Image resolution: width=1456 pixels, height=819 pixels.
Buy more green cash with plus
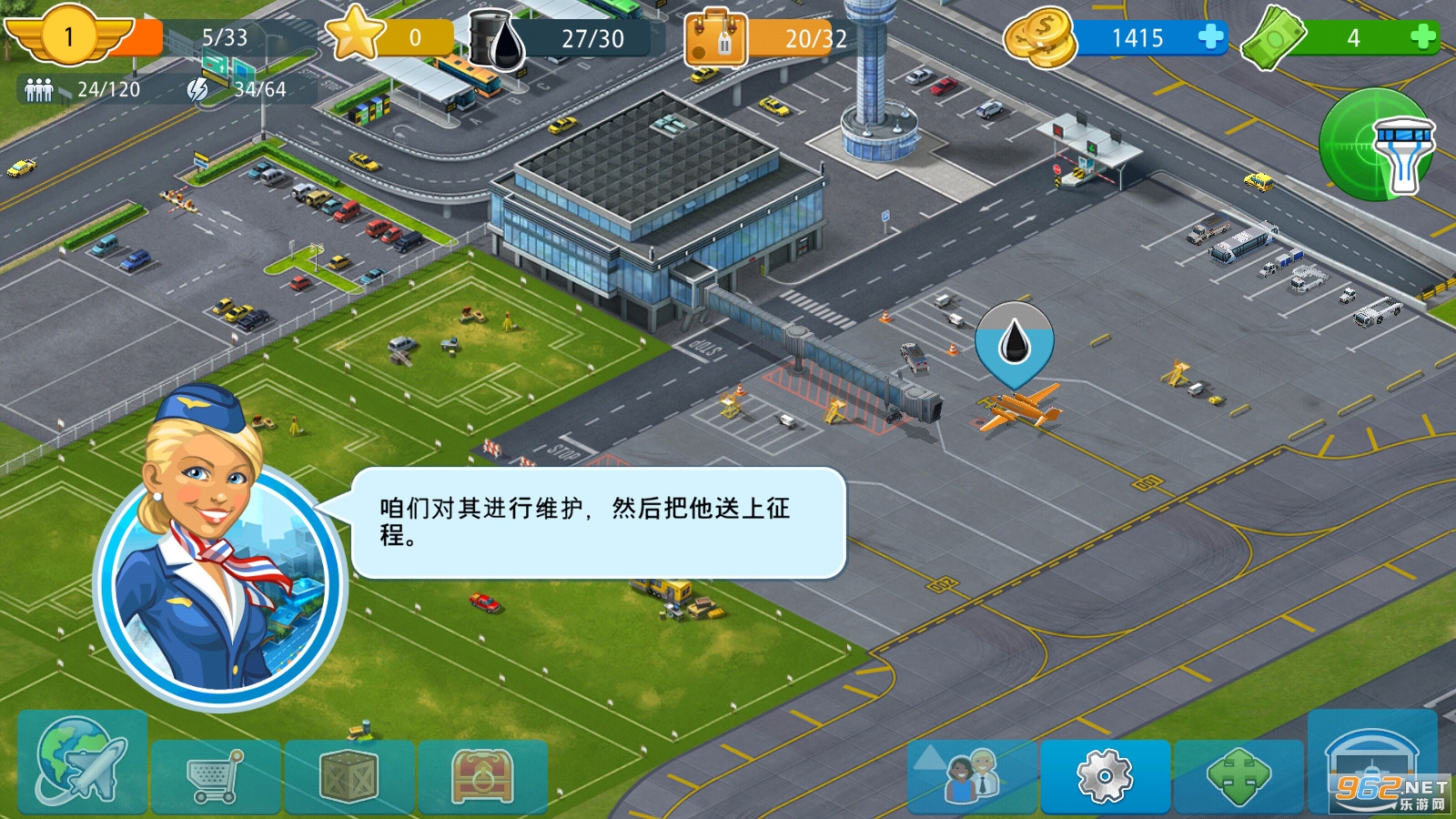point(1422,37)
